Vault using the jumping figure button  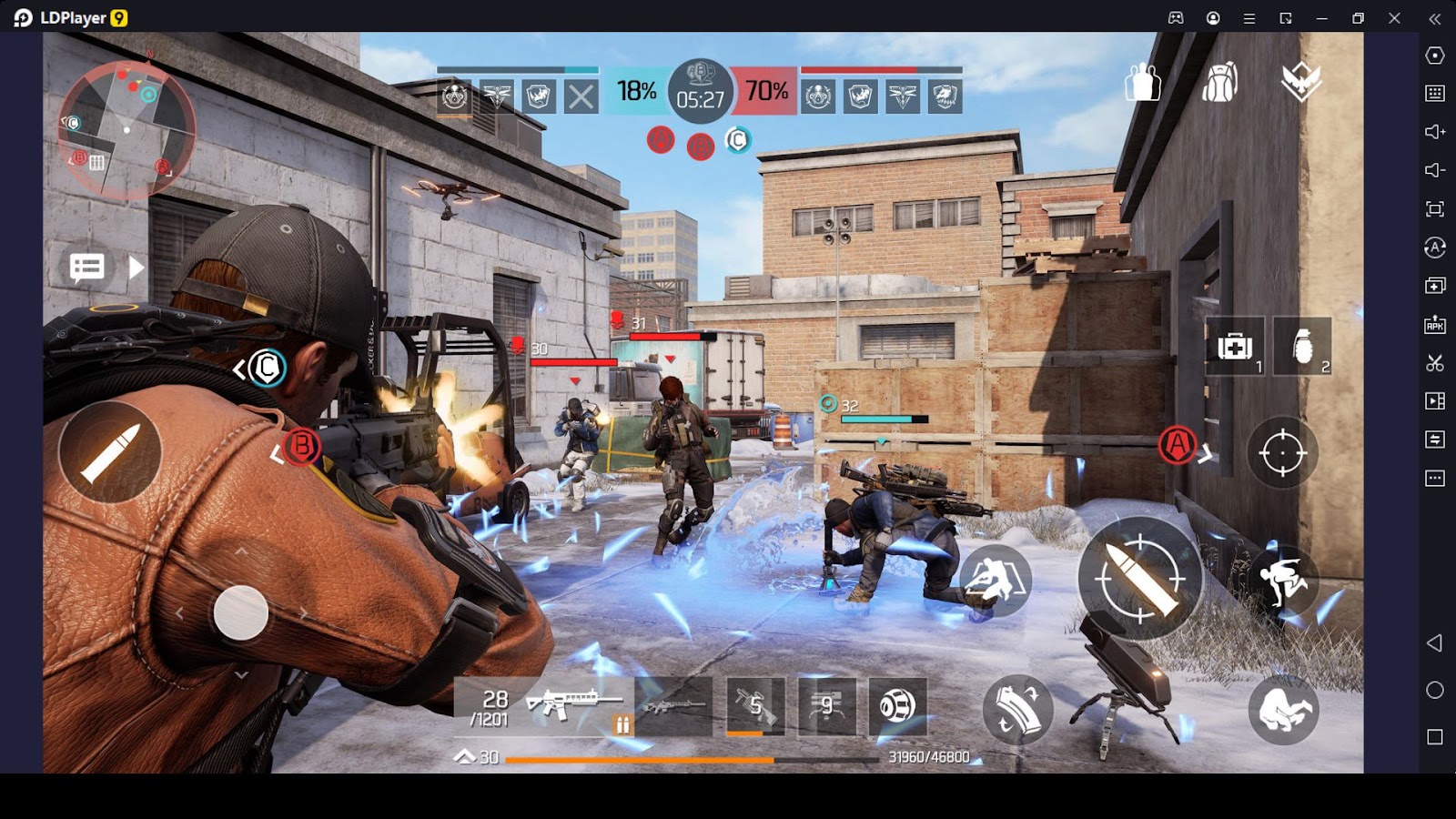click(1283, 580)
